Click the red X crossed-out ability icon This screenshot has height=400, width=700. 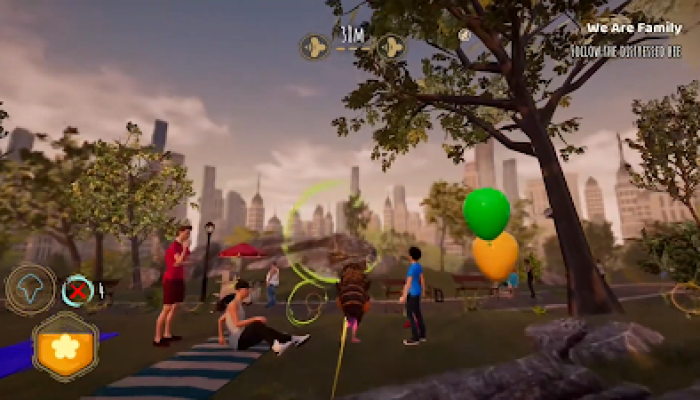click(77, 291)
